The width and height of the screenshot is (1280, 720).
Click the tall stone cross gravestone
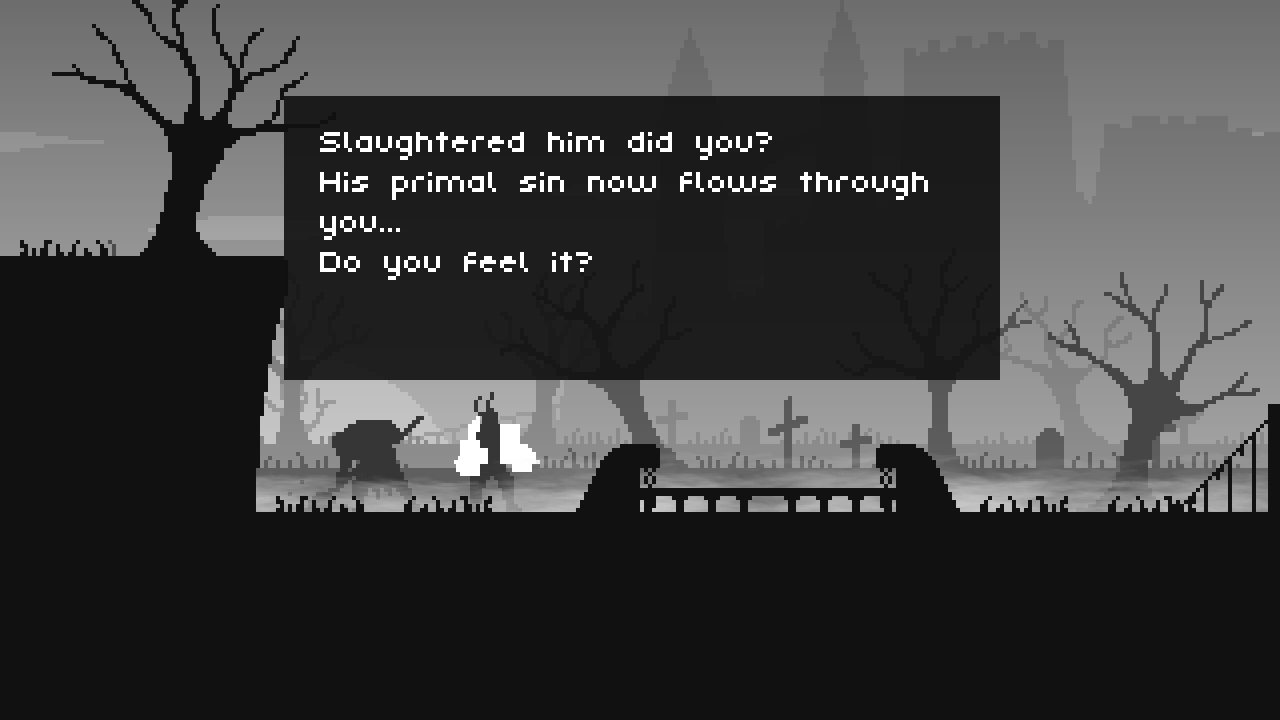pos(786,430)
